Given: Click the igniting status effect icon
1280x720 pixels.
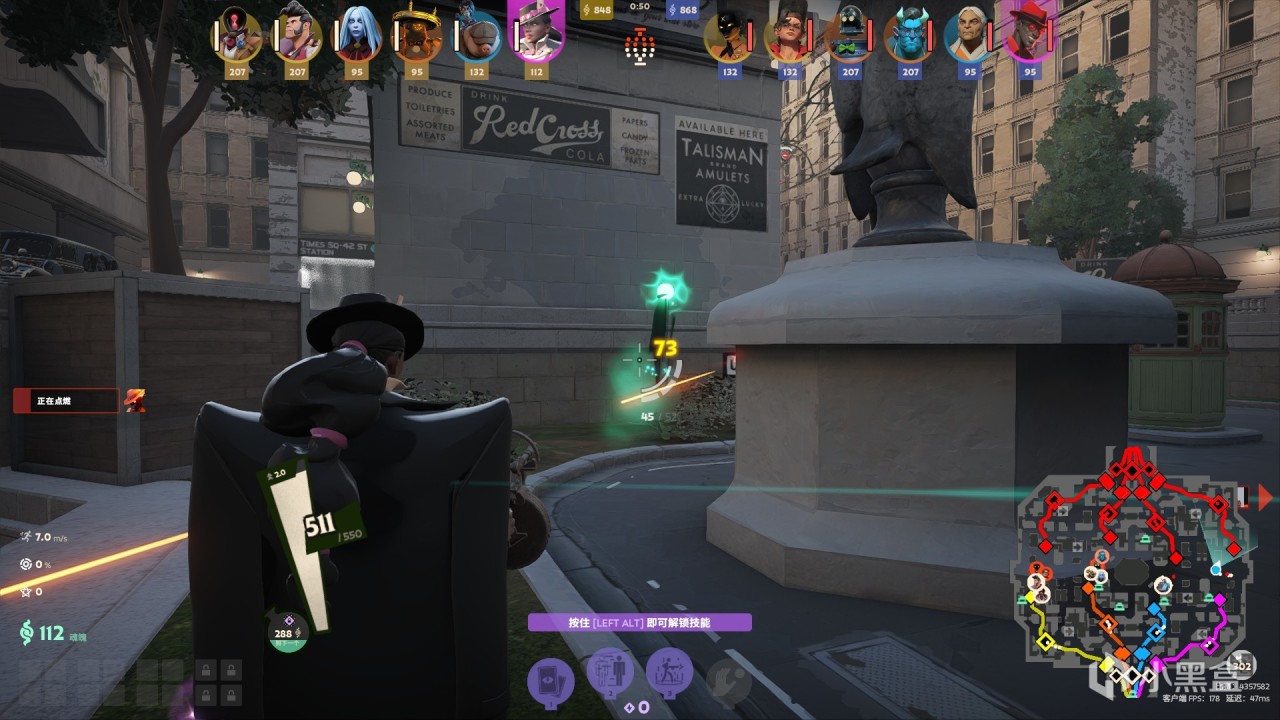Looking at the screenshot, I should [x=135, y=401].
